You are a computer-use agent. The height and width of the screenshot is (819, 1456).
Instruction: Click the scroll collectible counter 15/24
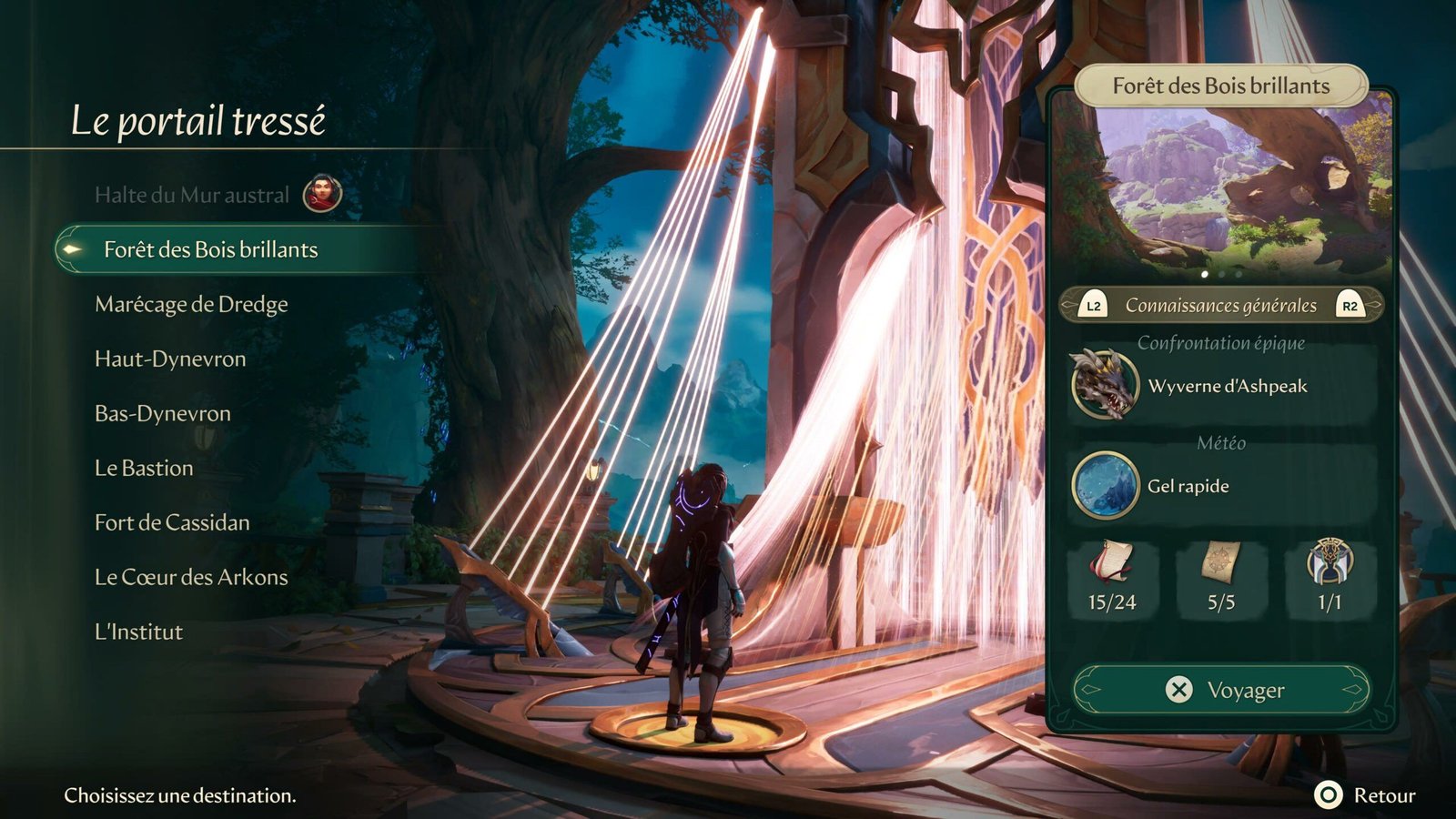point(1112,577)
